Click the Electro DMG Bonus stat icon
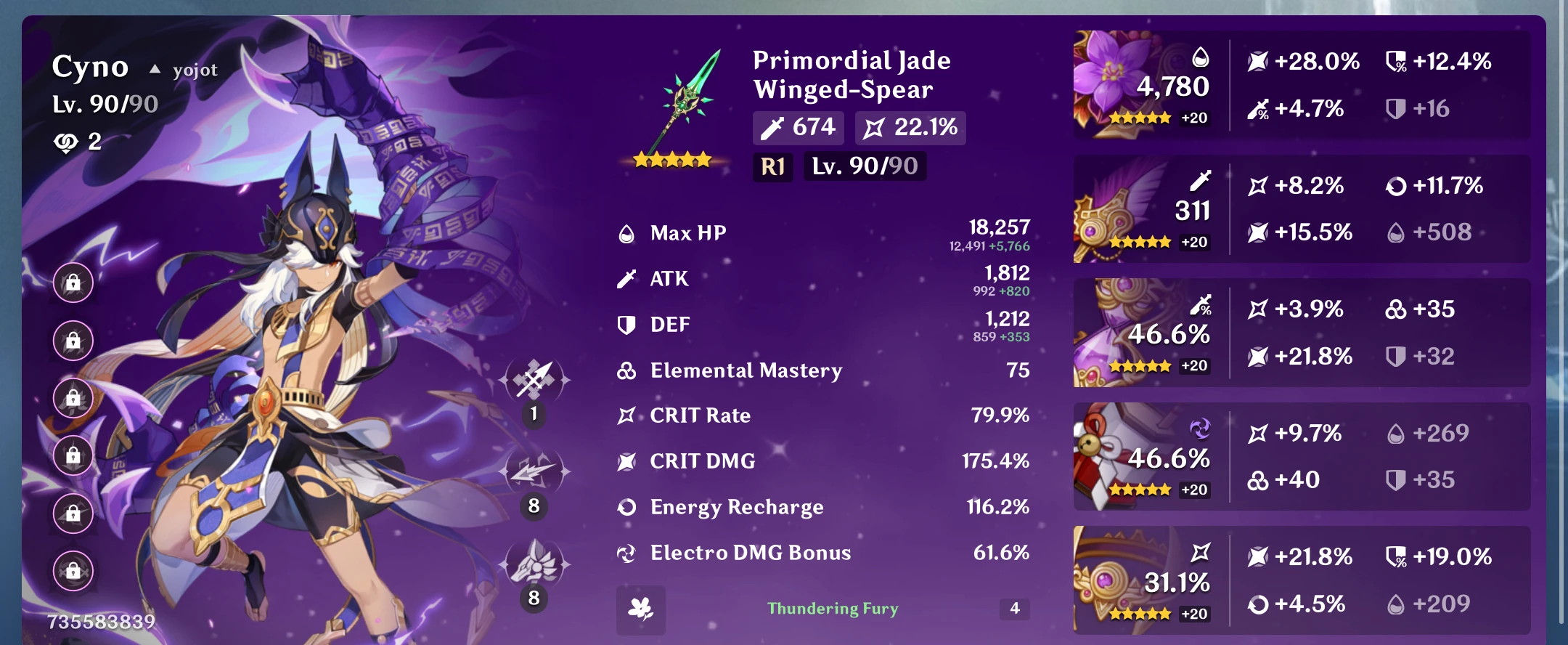 pyautogui.click(x=626, y=552)
